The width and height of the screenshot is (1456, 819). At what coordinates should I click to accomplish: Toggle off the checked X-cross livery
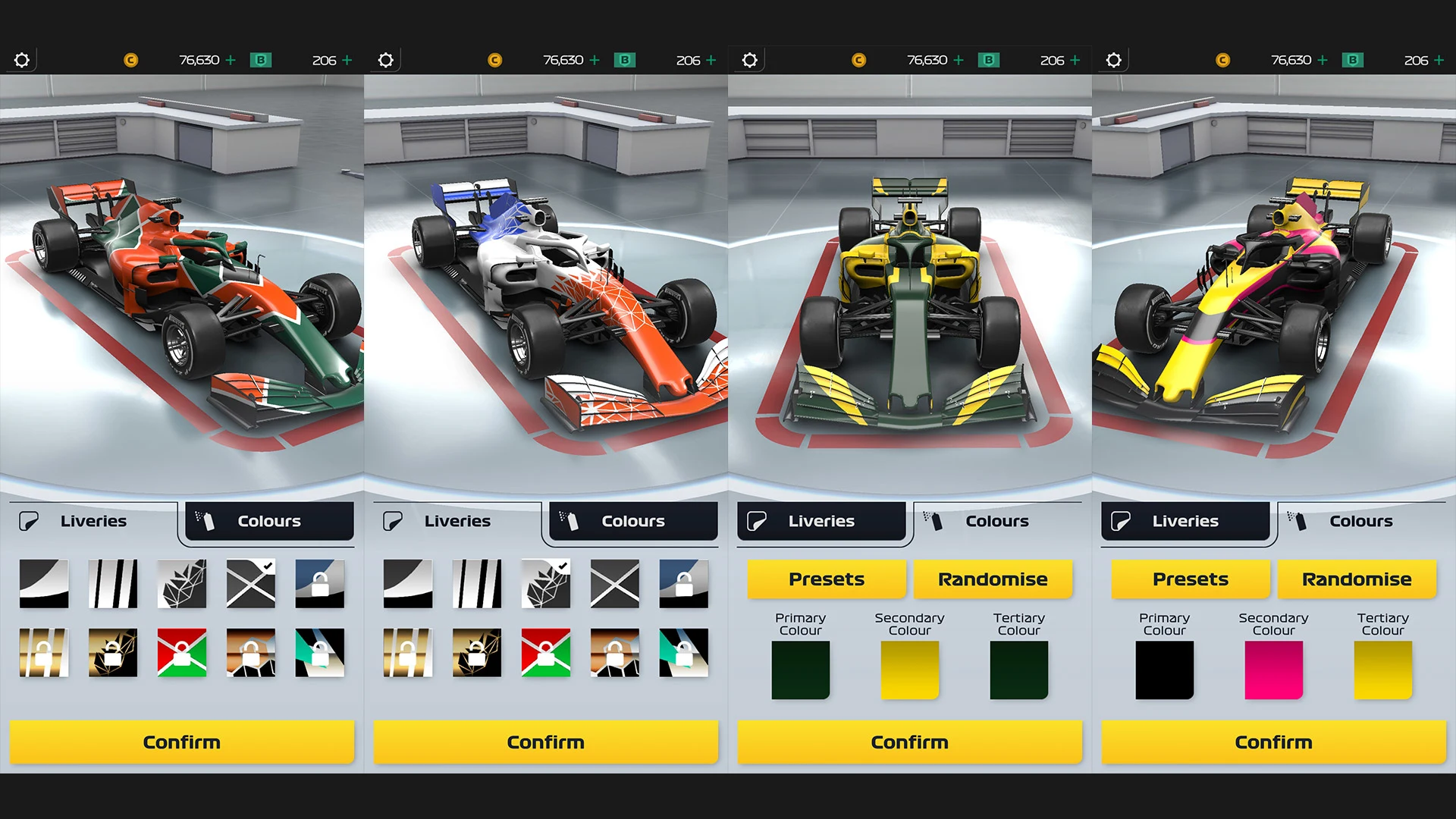[250, 582]
